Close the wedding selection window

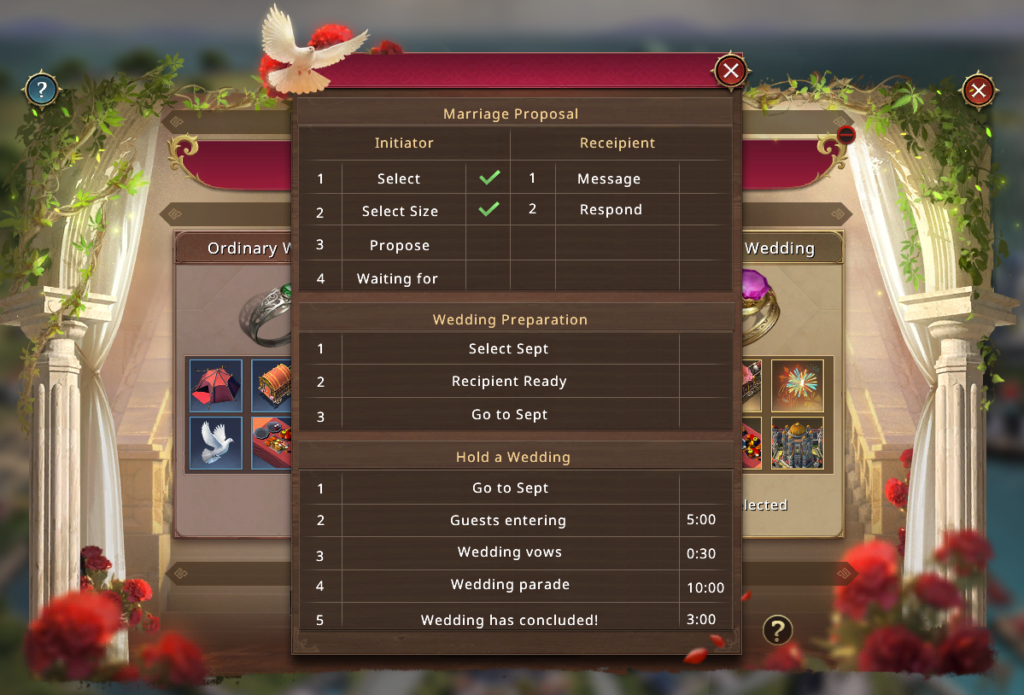pos(978,91)
